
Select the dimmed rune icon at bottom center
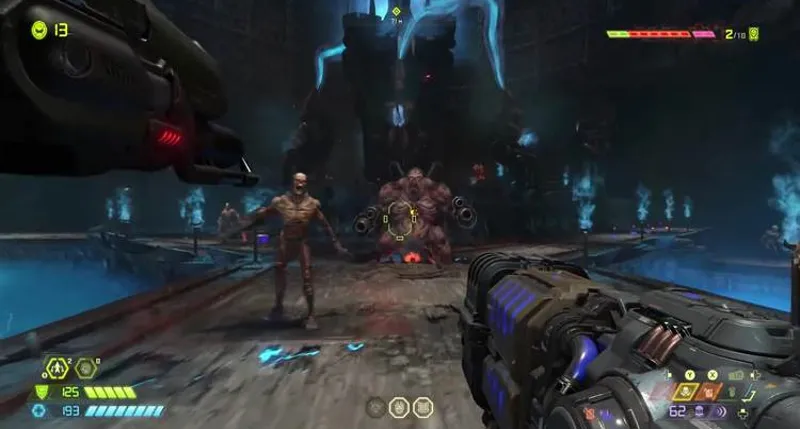click(376, 407)
